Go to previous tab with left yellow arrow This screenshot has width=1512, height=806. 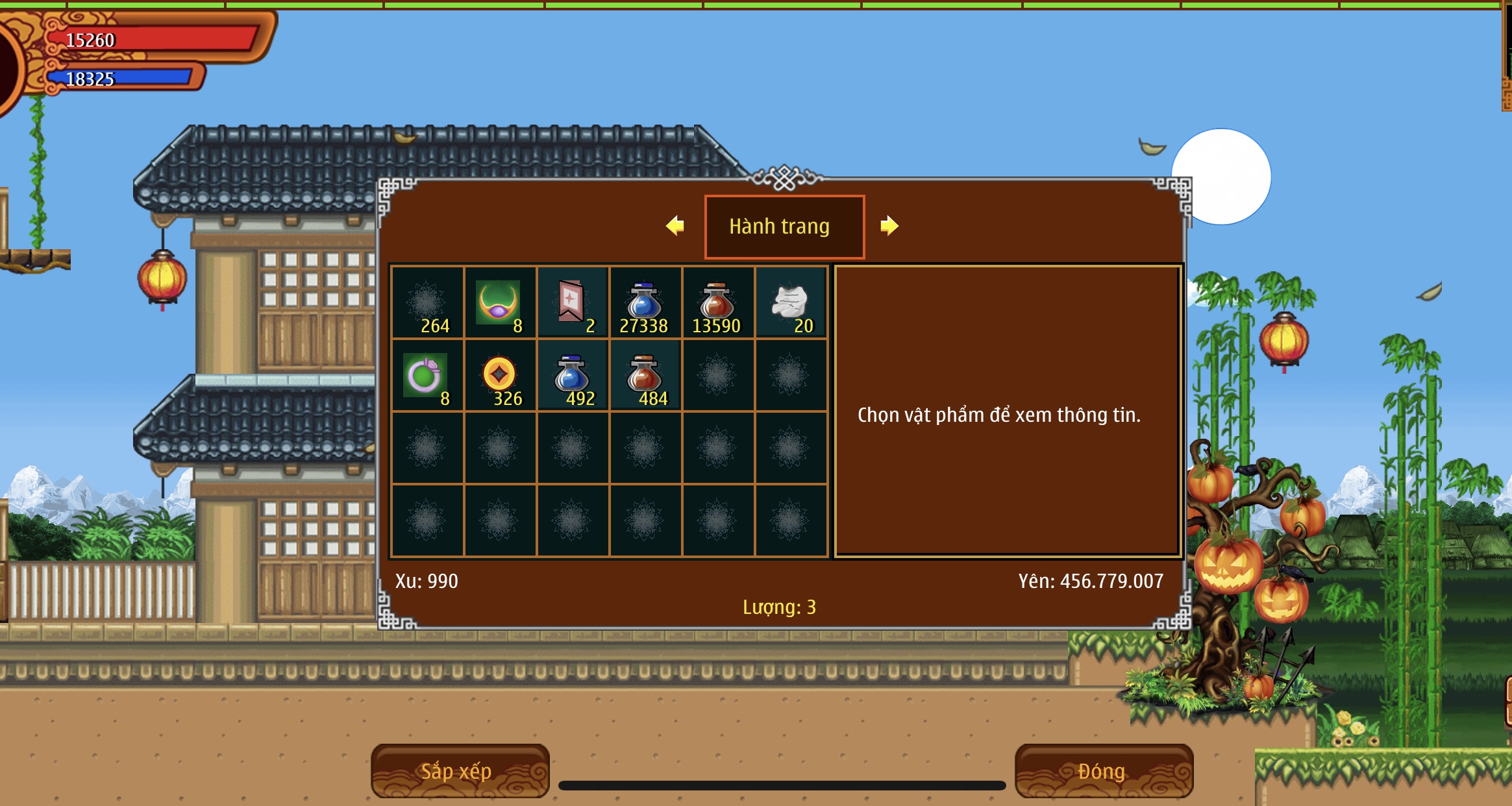pos(675,226)
